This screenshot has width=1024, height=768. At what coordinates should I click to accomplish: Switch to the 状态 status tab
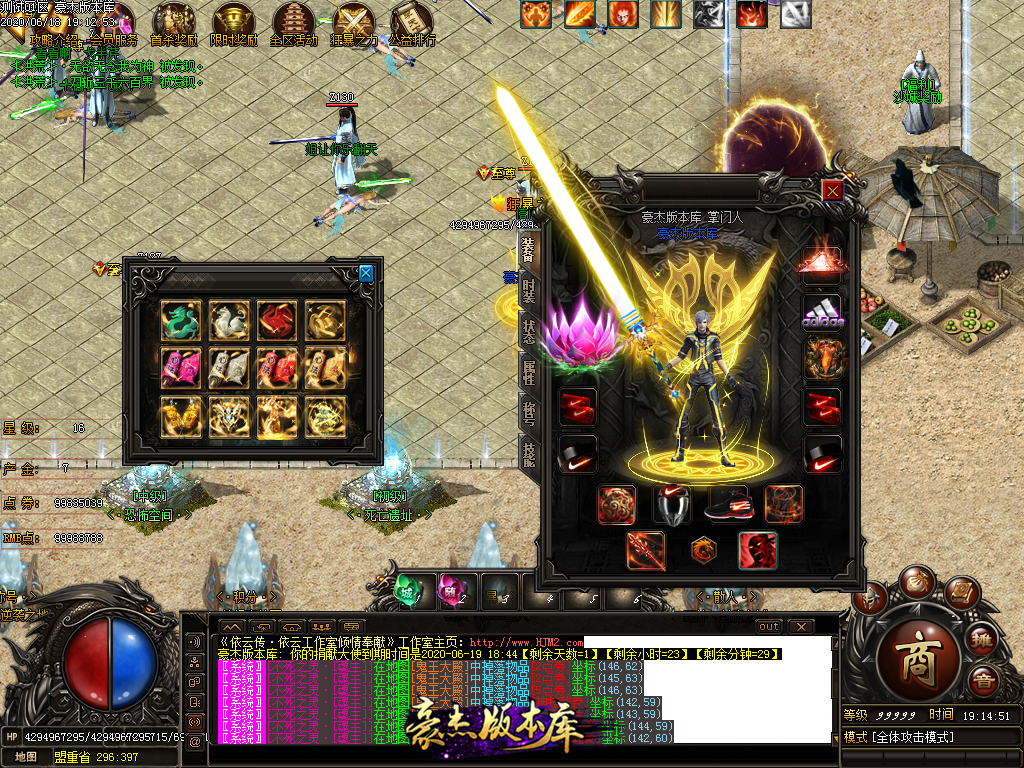coord(528,333)
